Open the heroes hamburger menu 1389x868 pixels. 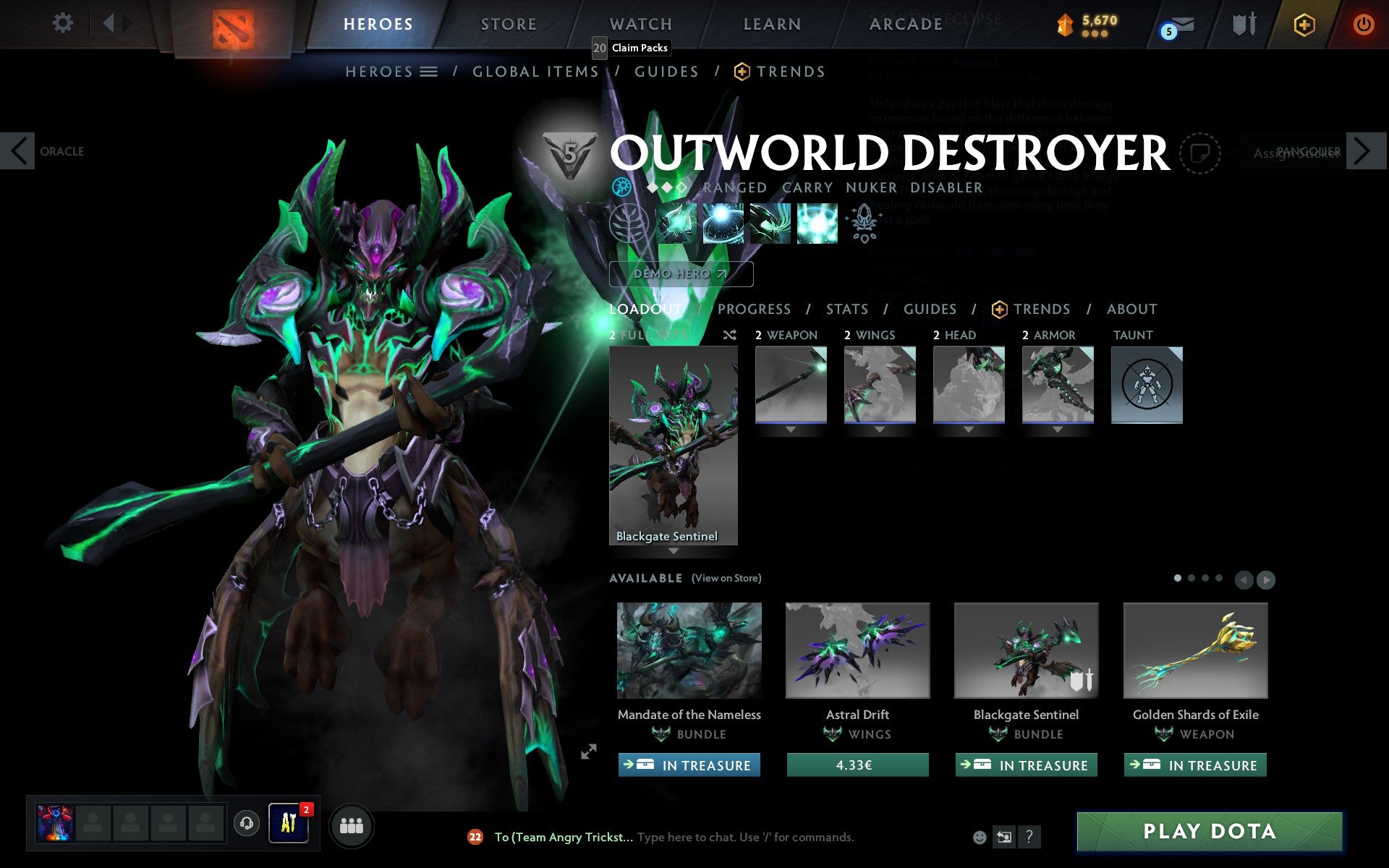click(430, 71)
